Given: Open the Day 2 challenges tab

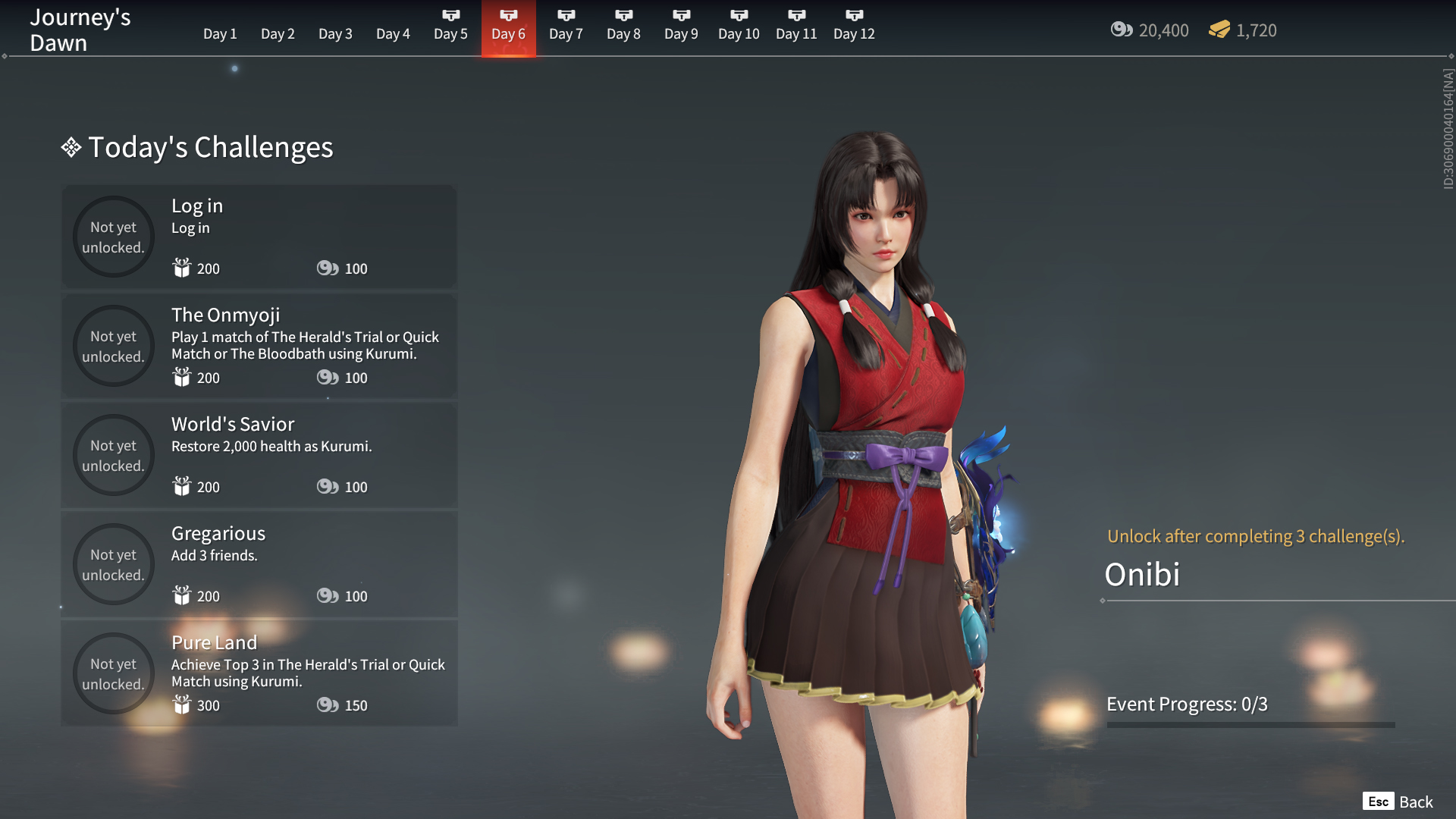Looking at the screenshot, I should [278, 33].
